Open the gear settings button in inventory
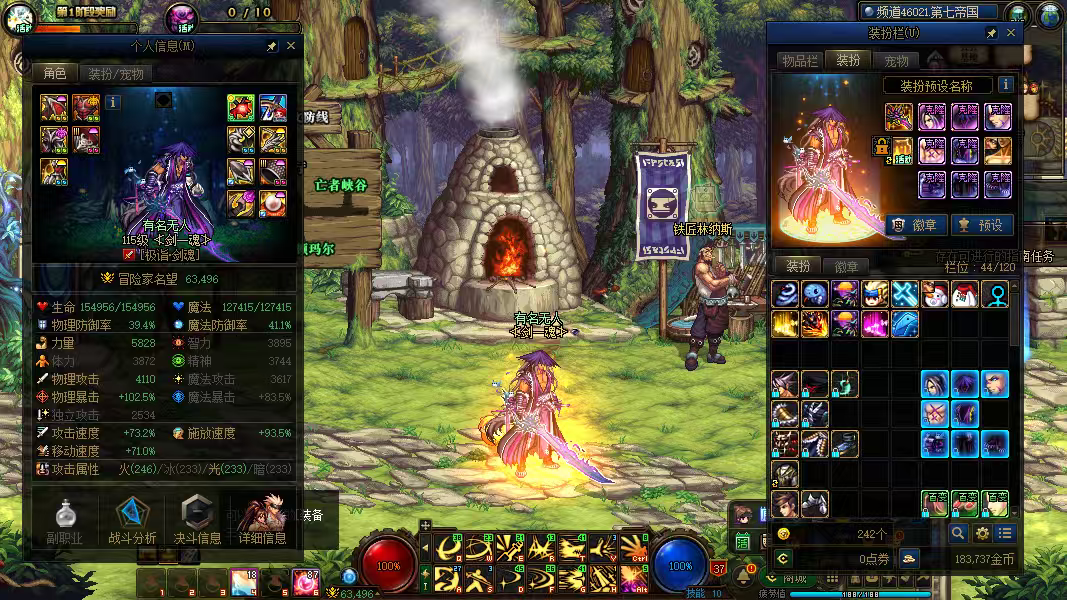The image size is (1067, 600). (x=983, y=534)
